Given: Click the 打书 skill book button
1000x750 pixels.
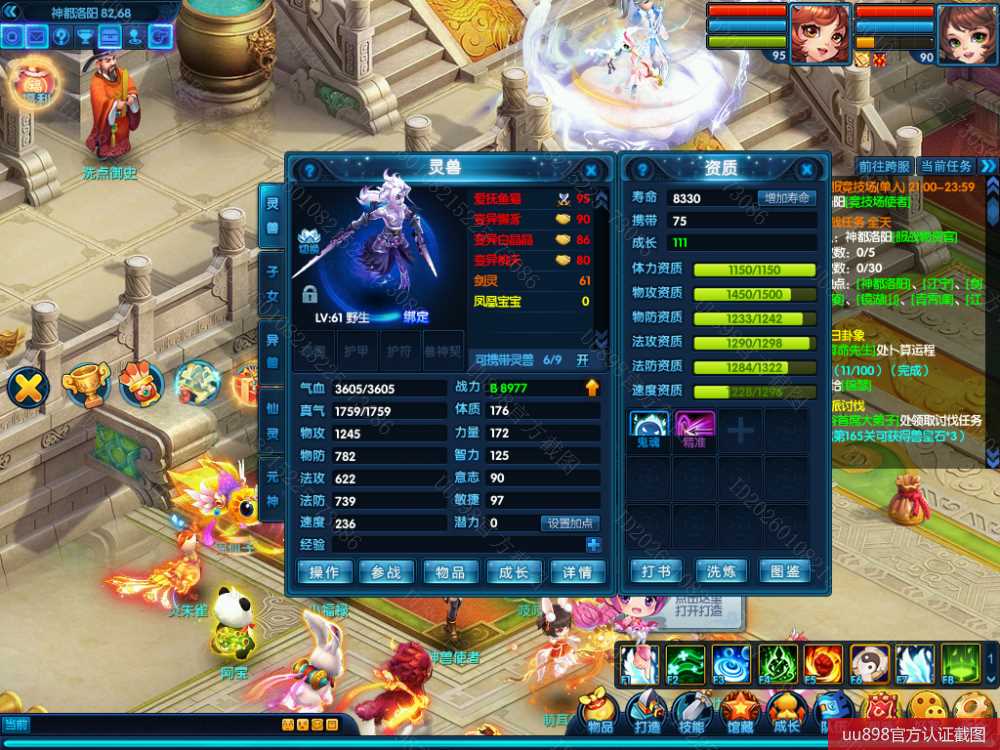Looking at the screenshot, I should (657, 572).
